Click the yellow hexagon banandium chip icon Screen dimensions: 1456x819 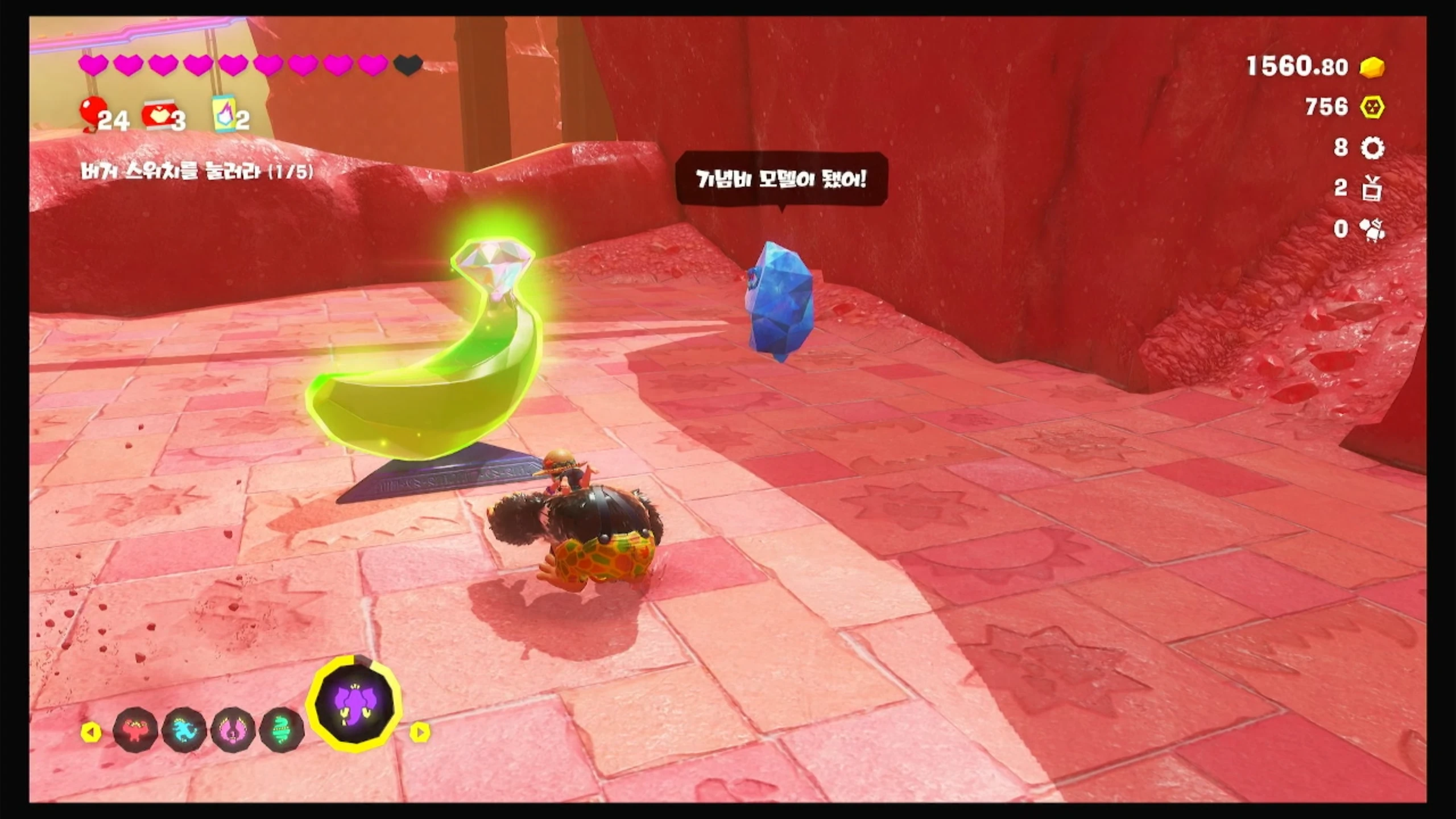(x=1372, y=107)
